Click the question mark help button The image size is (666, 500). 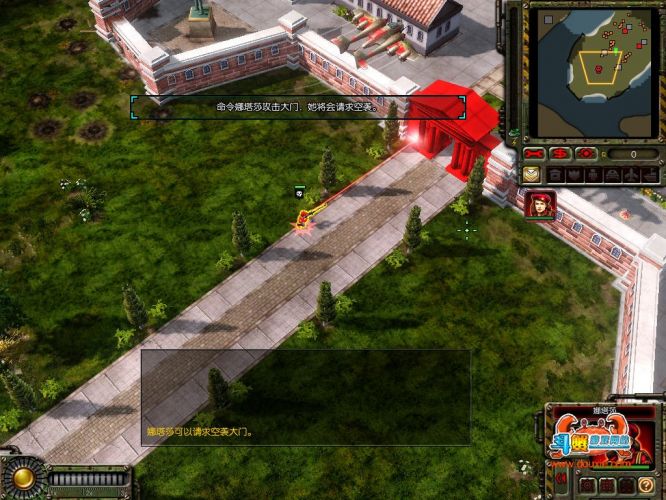pyautogui.click(x=646, y=485)
